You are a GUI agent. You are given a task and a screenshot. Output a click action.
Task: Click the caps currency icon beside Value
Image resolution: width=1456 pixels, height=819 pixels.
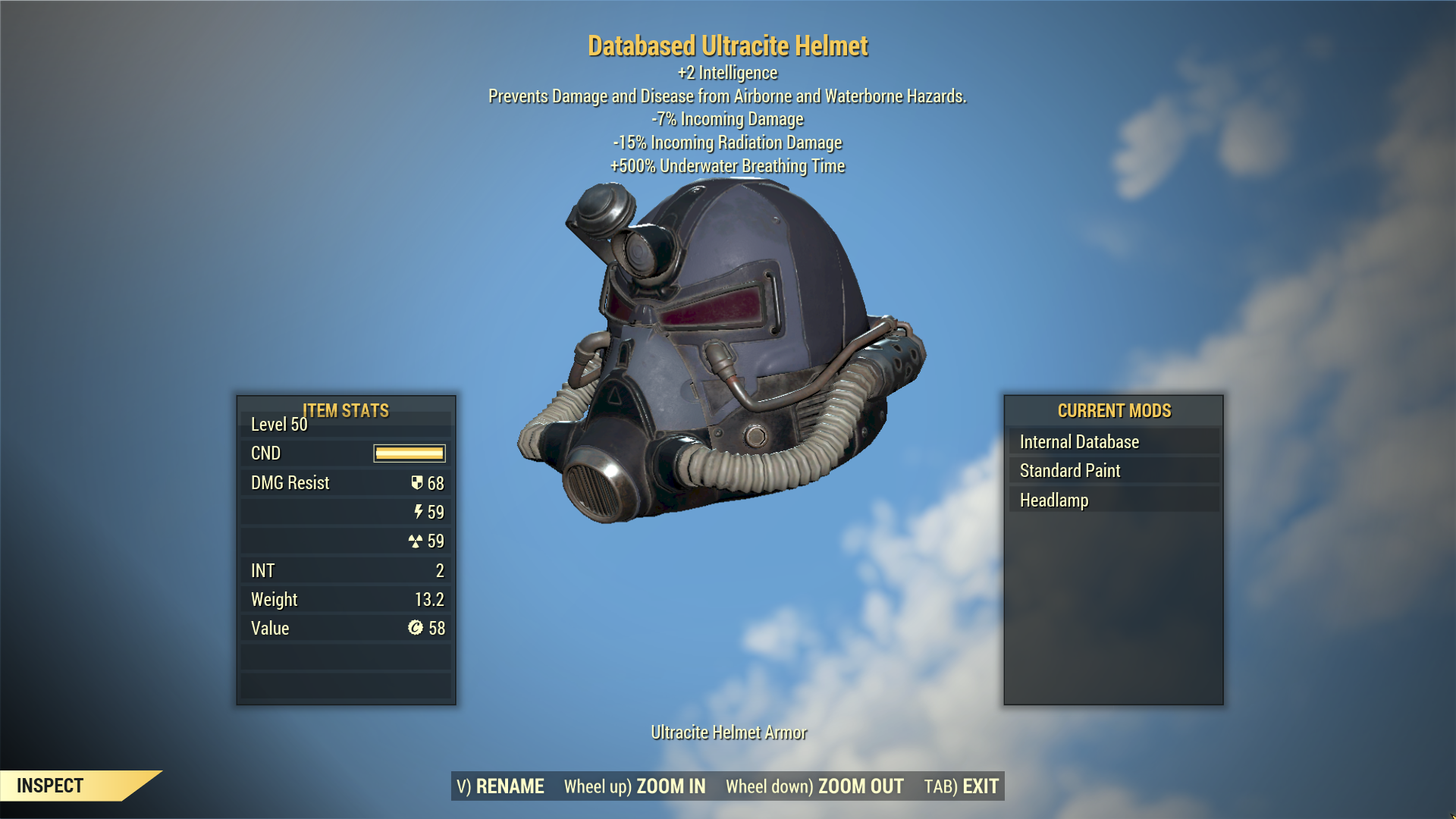[x=416, y=628]
